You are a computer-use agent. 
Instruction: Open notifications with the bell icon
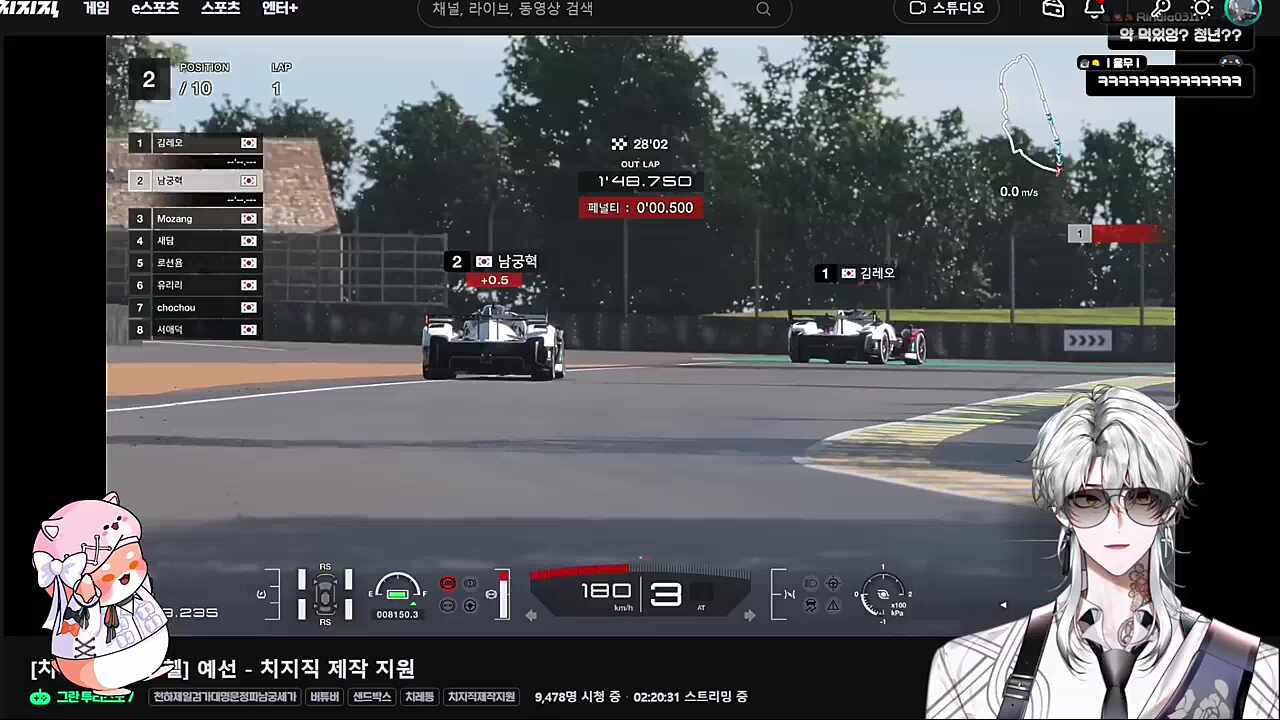pyautogui.click(x=1094, y=8)
